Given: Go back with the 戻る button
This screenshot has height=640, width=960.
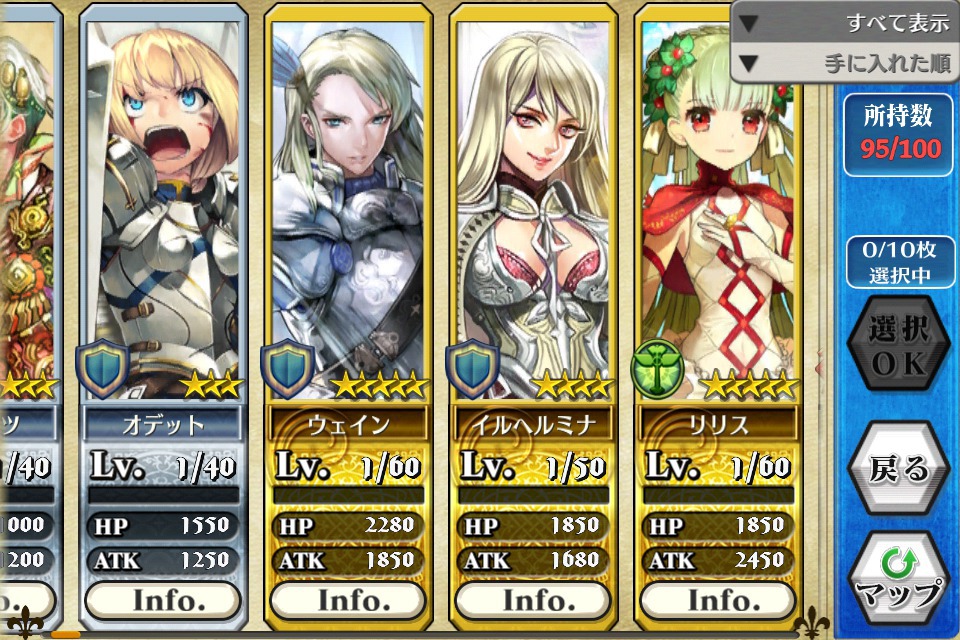Looking at the screenshot, I should pyautogui.click(x=898, y=469).
